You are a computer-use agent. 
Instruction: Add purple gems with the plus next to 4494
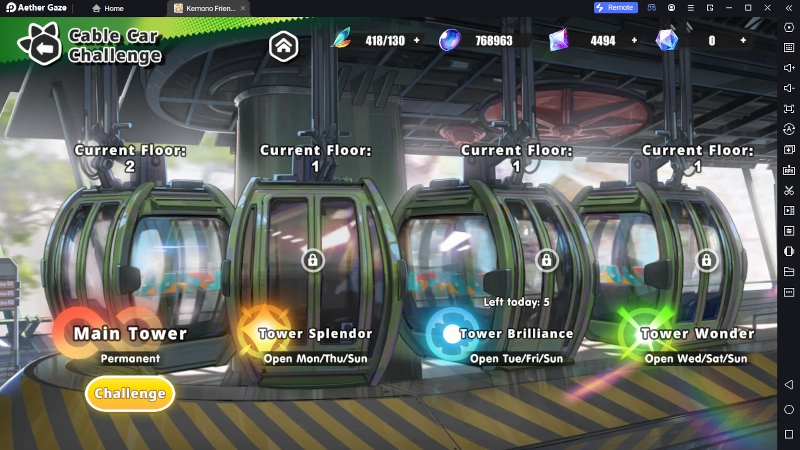[634, 41]
